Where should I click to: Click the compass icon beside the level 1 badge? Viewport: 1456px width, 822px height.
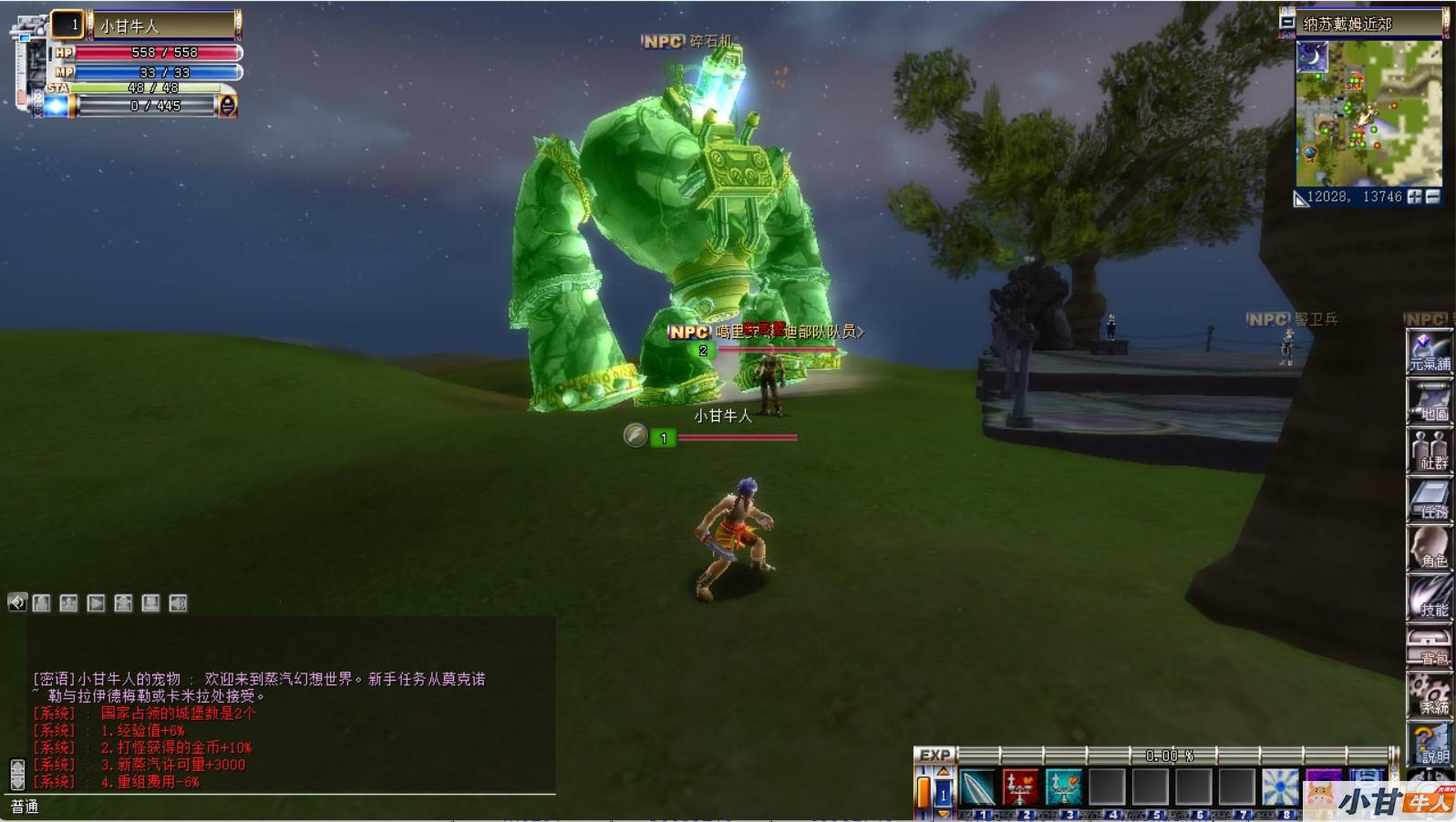click(x=635, y=436)
